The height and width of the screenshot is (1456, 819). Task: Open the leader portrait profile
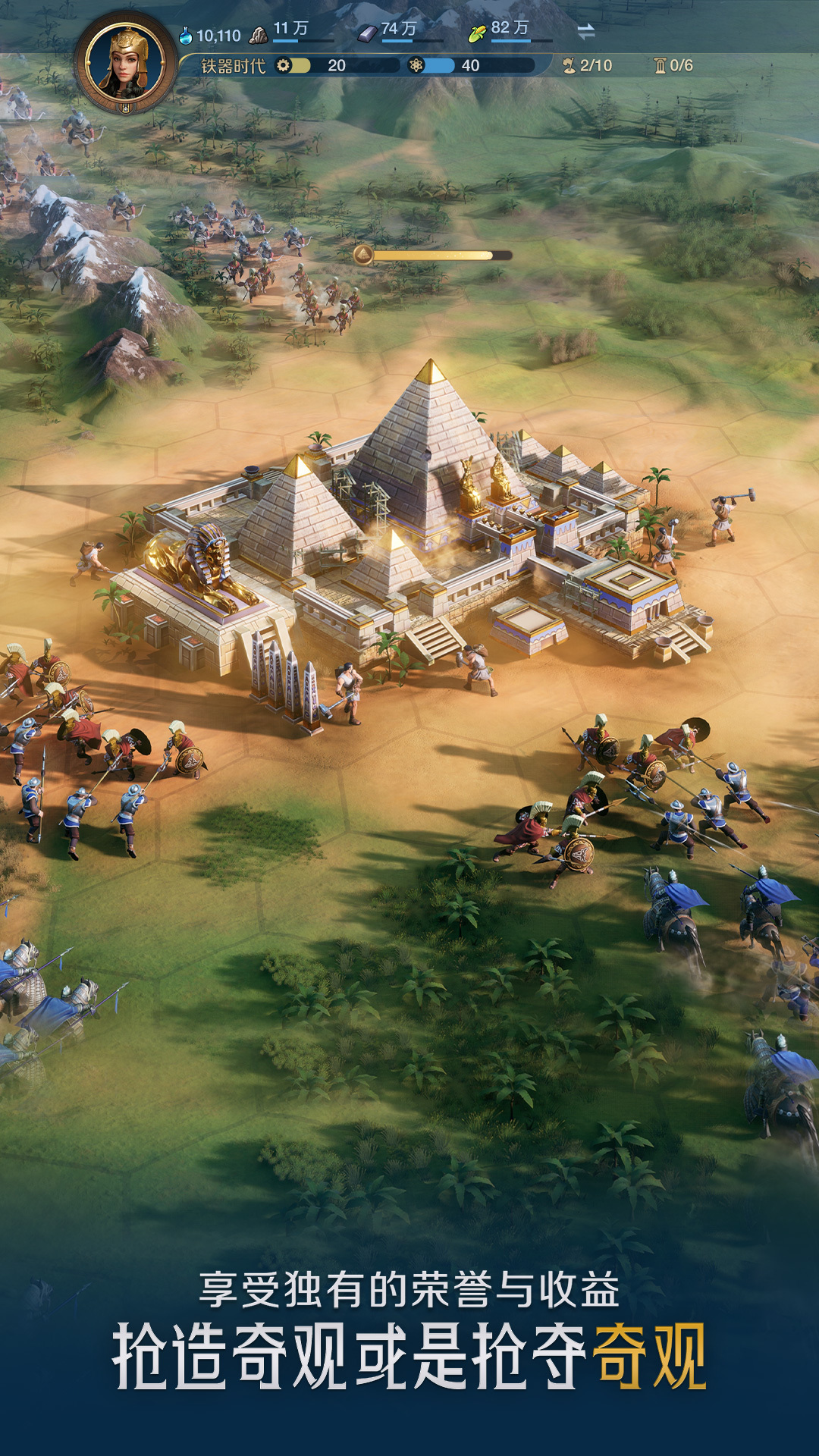pos(126,63)
